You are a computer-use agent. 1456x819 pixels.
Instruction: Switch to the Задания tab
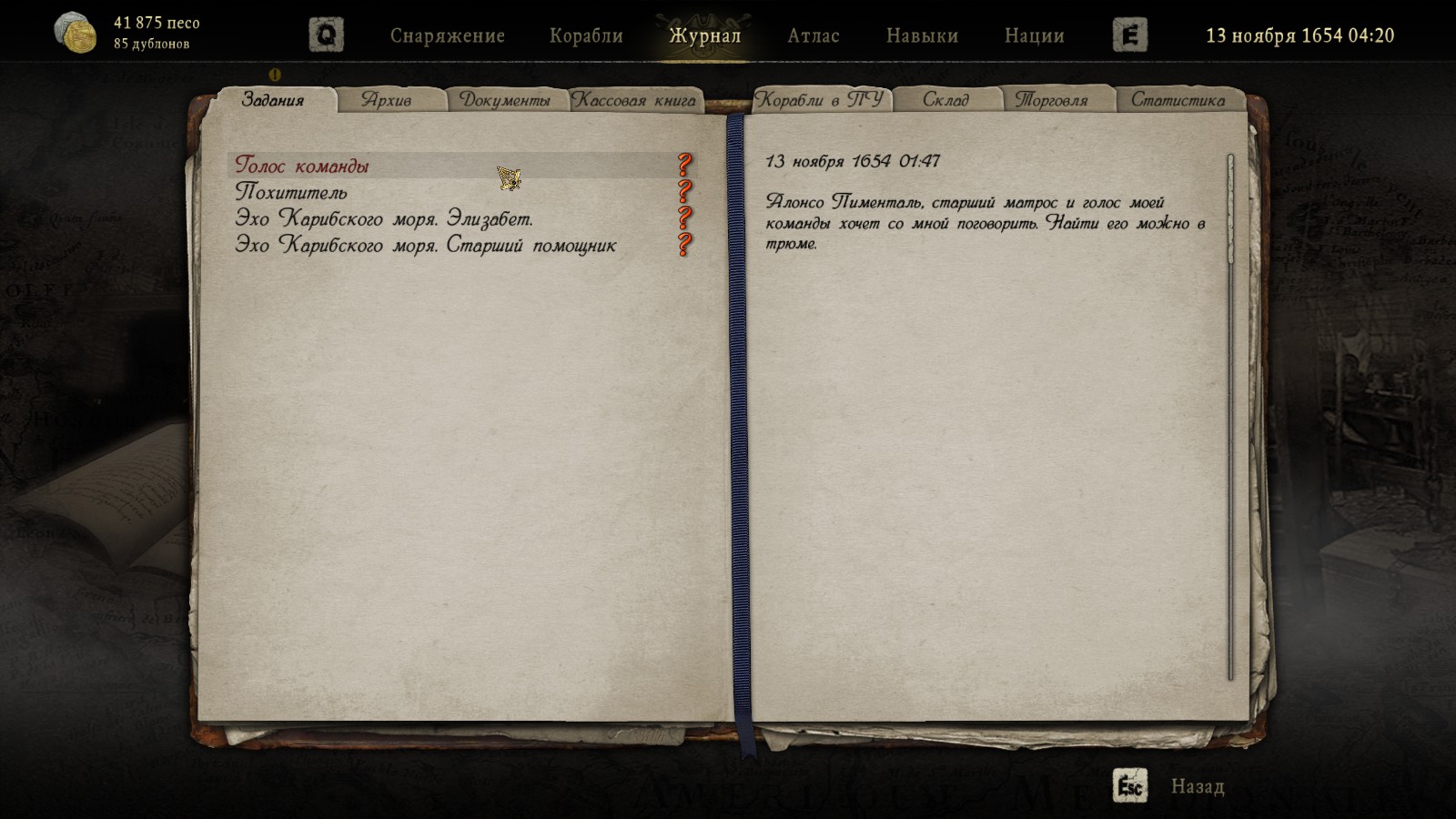[x=273, y=100]
